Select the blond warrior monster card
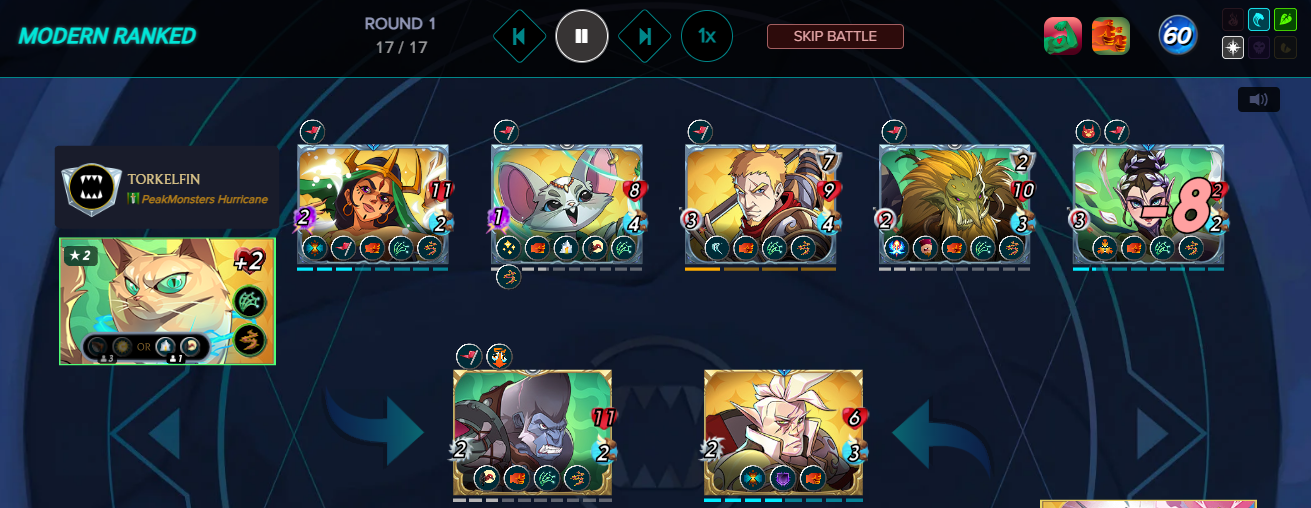The height and width of the screenshot is (508, 1311). (760, 205)
